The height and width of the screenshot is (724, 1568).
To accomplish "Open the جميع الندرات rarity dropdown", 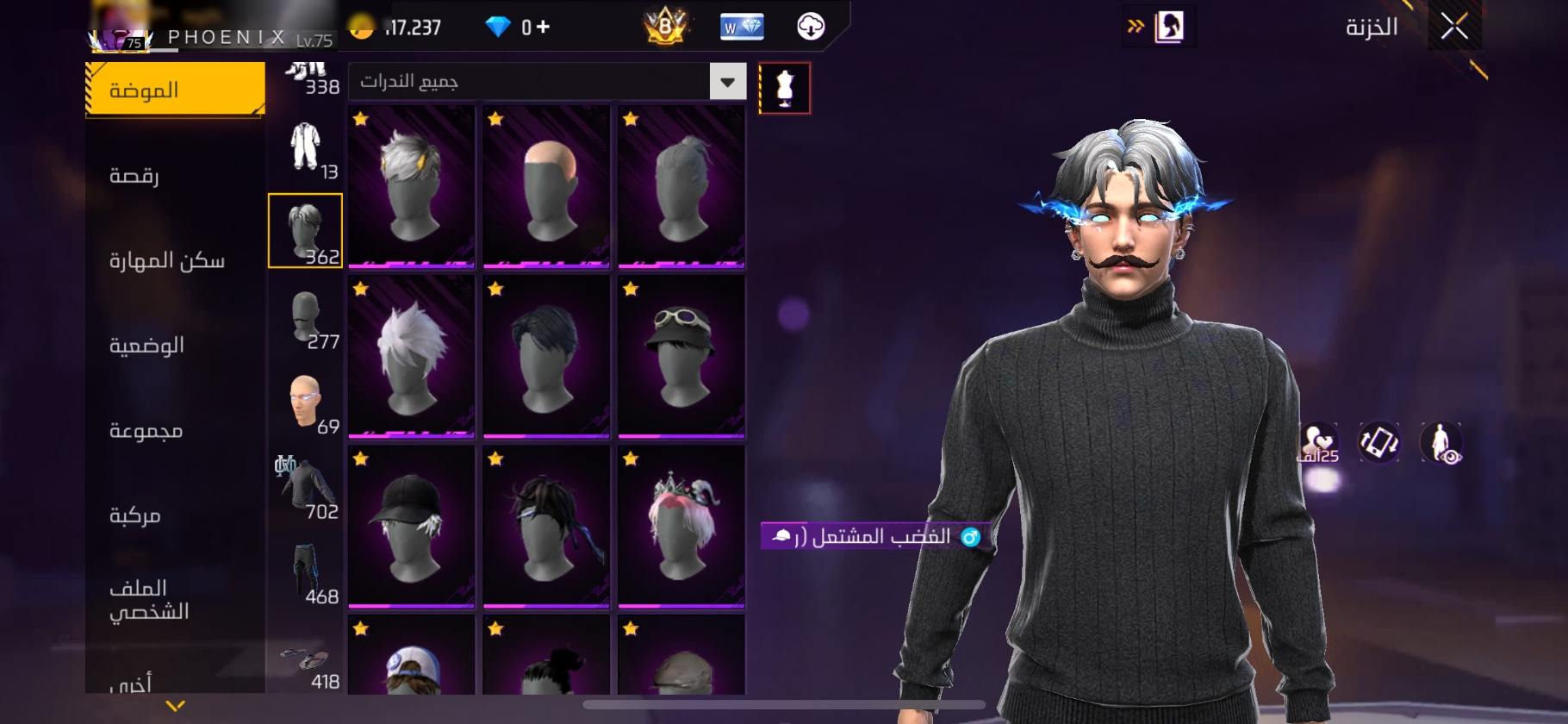I will (x=727, y=82).
